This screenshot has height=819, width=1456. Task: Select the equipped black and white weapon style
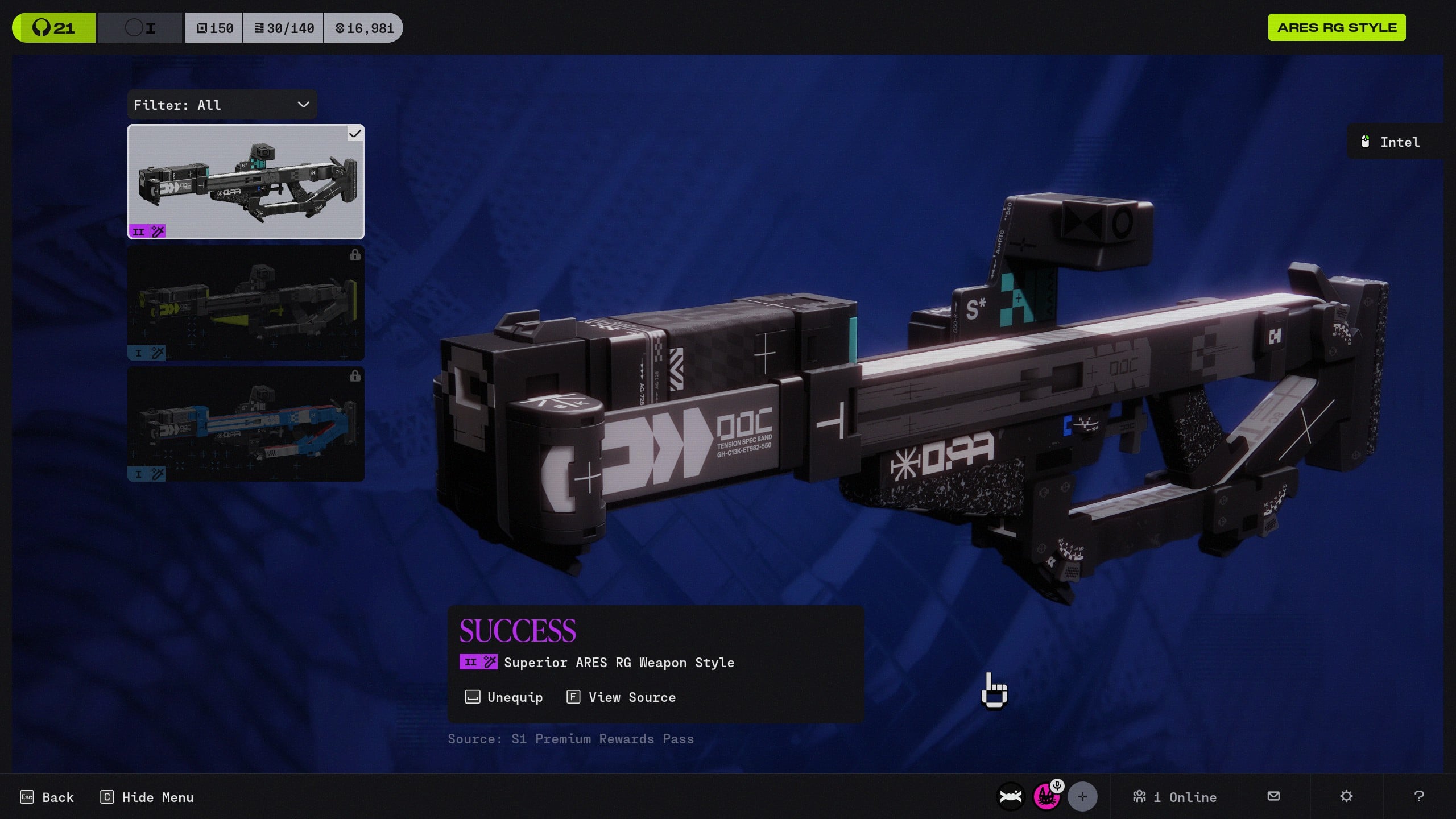(x=246, y=181)
